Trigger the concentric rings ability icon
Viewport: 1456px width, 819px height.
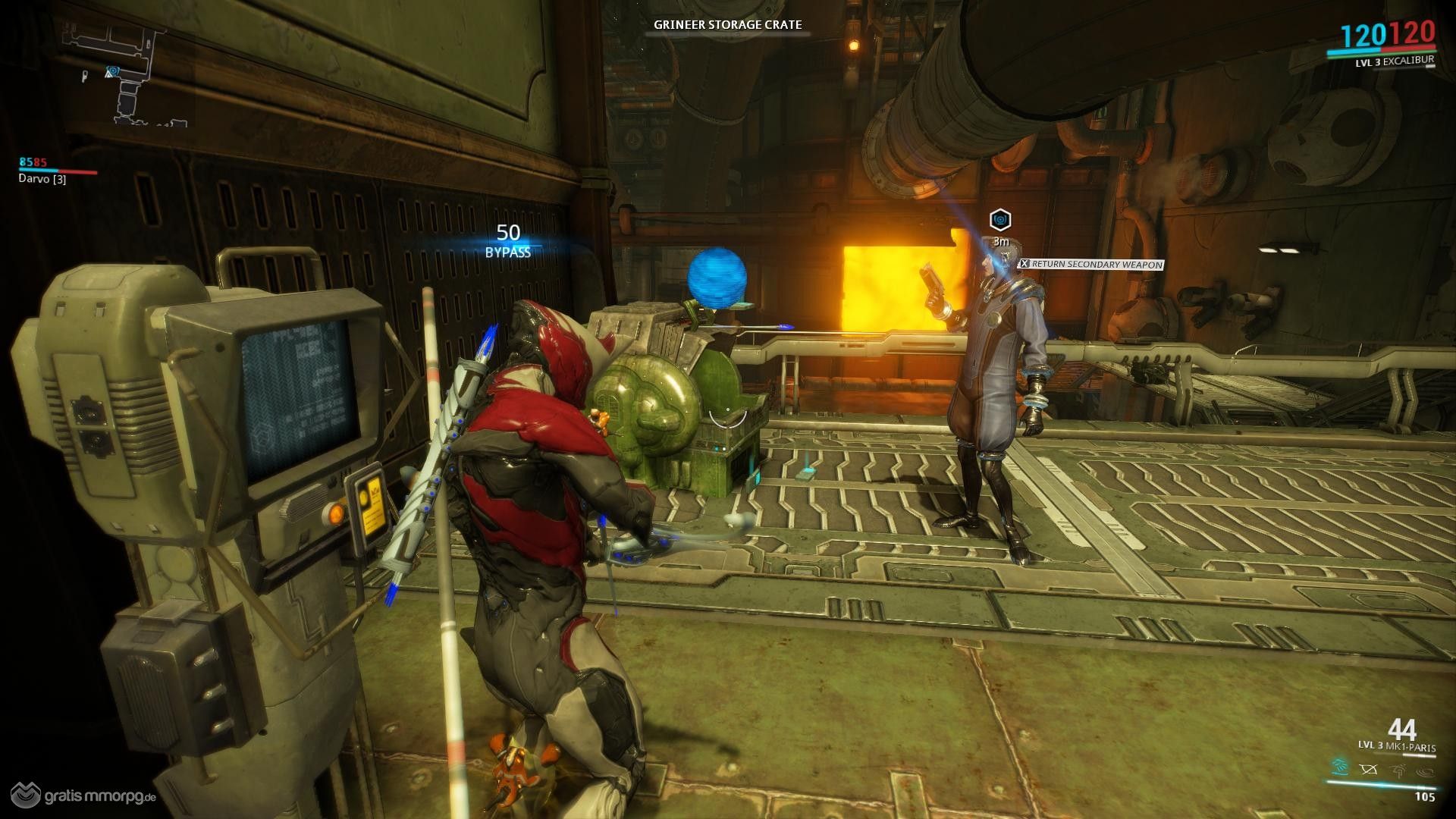pos(1426,770)
